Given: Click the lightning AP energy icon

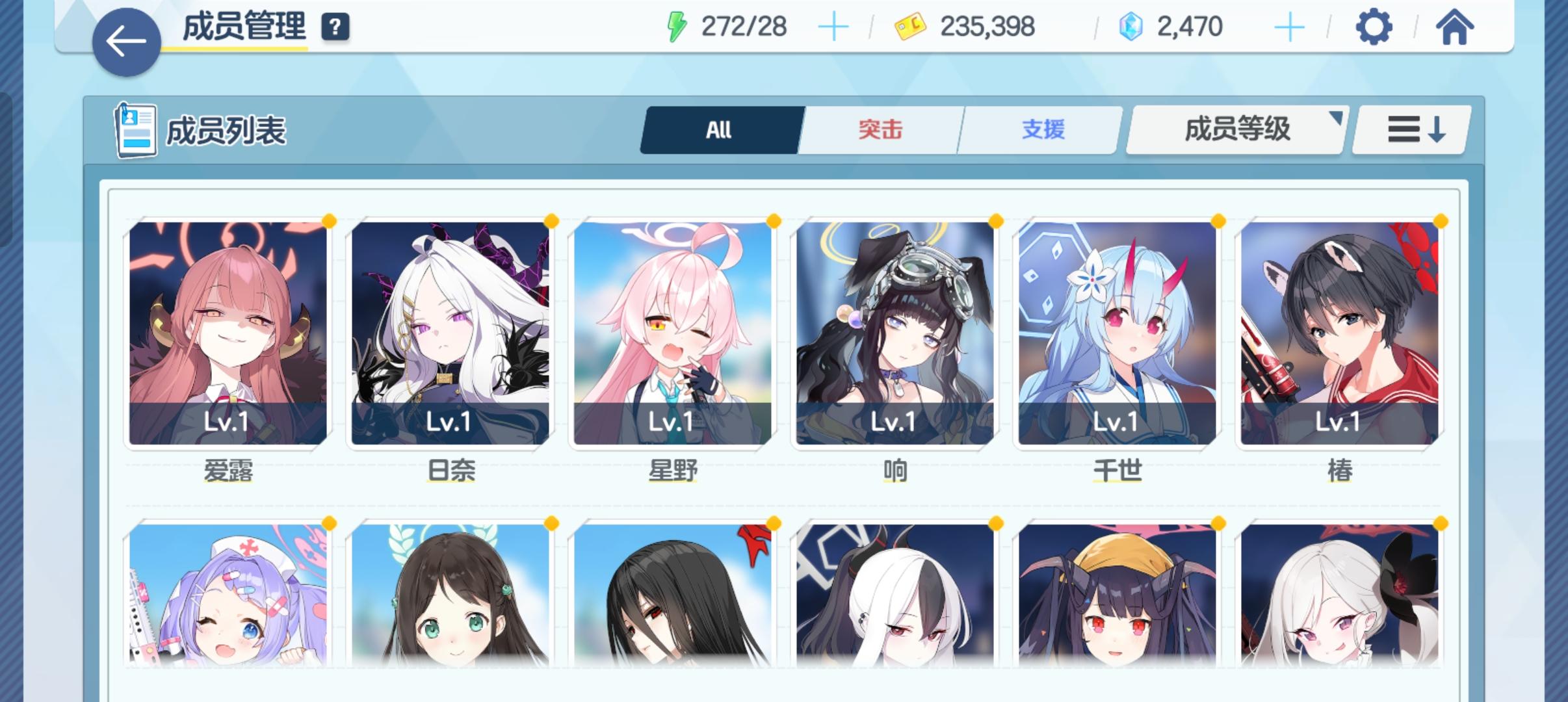Looking at the screenshot, I should tap(676, 27).
